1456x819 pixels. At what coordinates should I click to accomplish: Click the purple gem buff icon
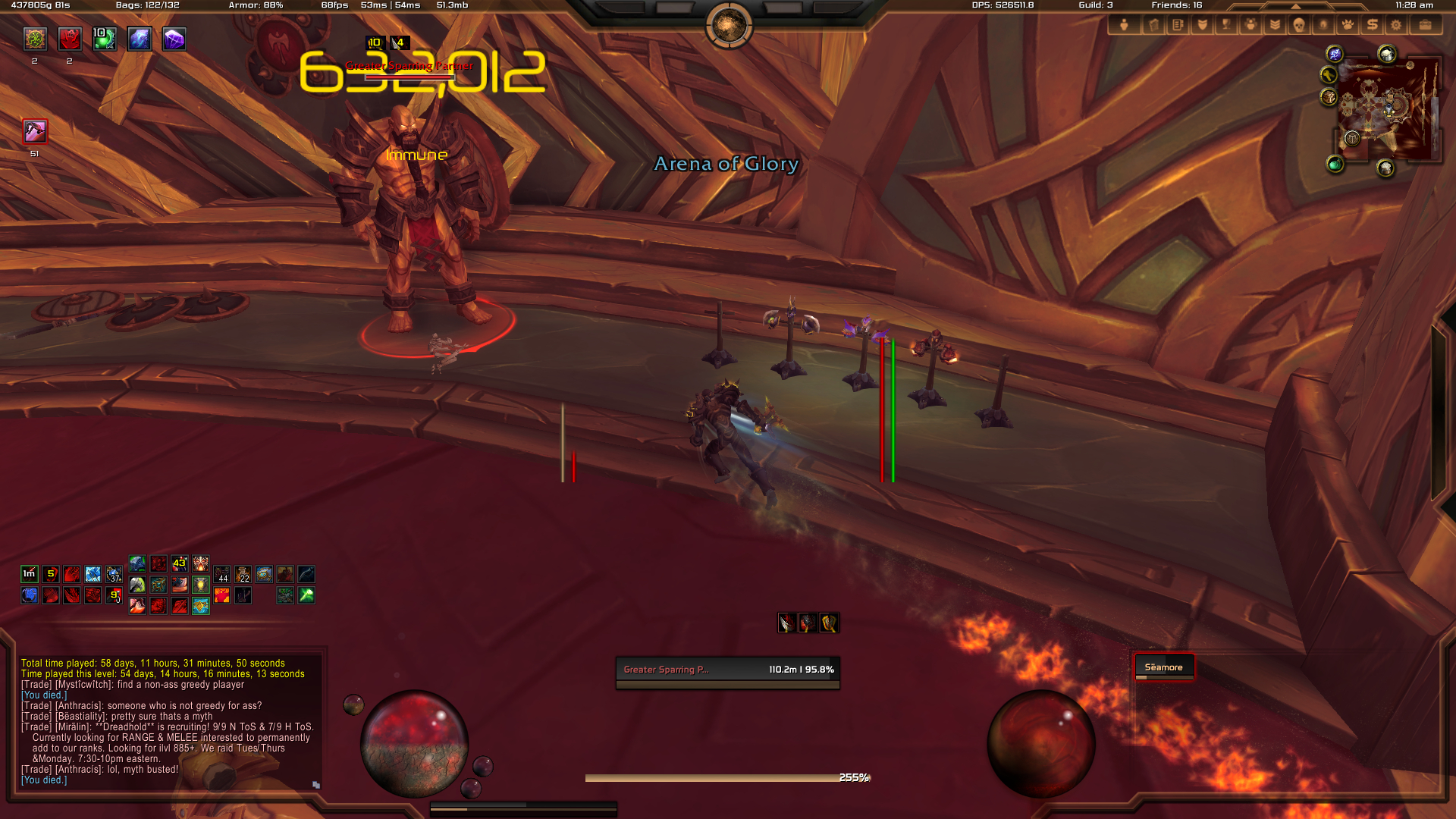coord(174,39)
